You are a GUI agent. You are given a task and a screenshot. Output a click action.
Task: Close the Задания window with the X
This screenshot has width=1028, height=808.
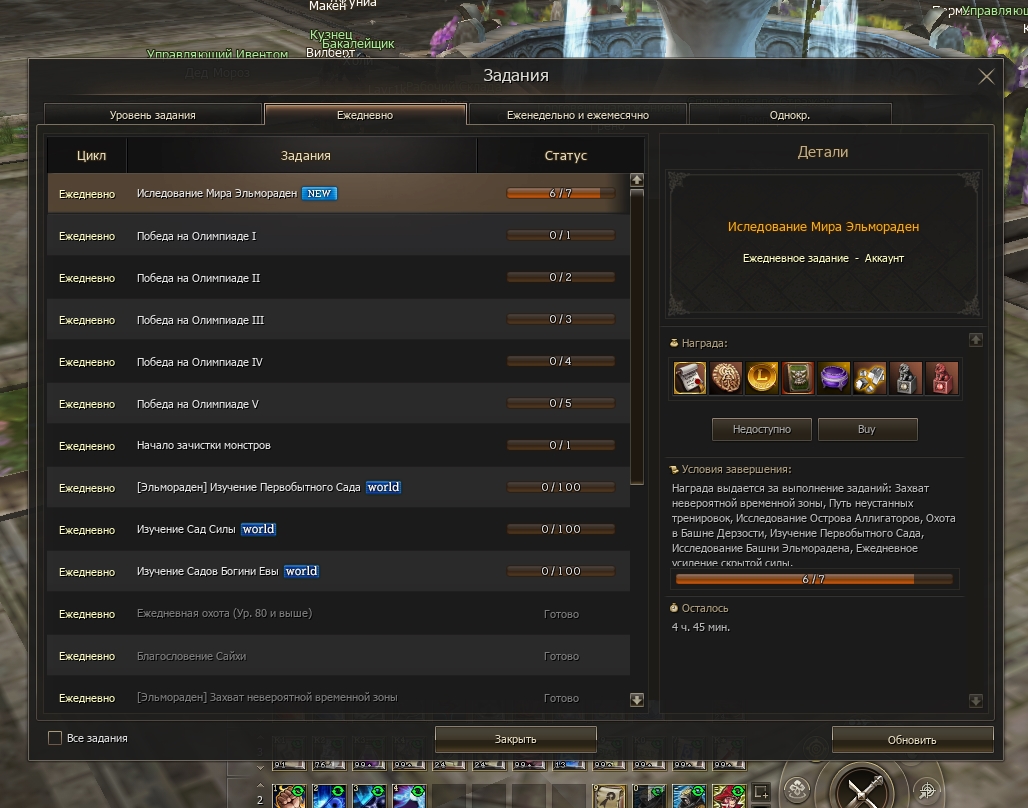[986, 77]
